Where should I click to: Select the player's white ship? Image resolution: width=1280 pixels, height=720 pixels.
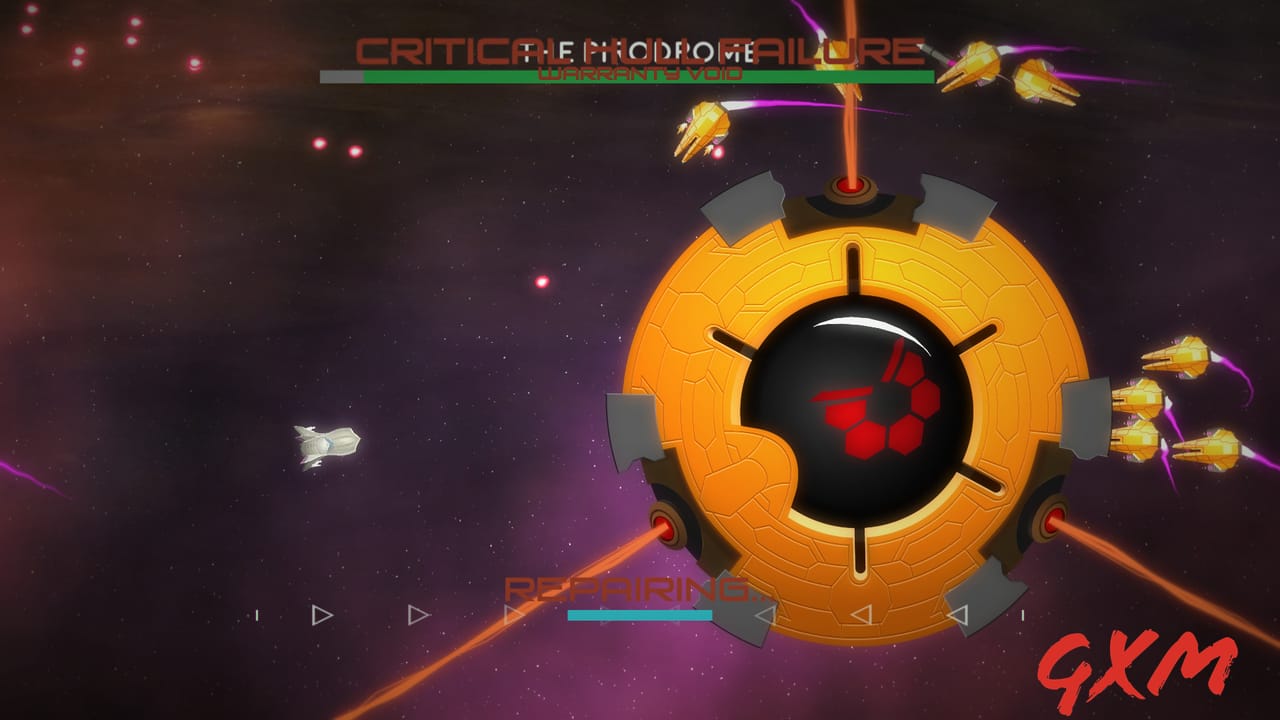tap(325, 443)
